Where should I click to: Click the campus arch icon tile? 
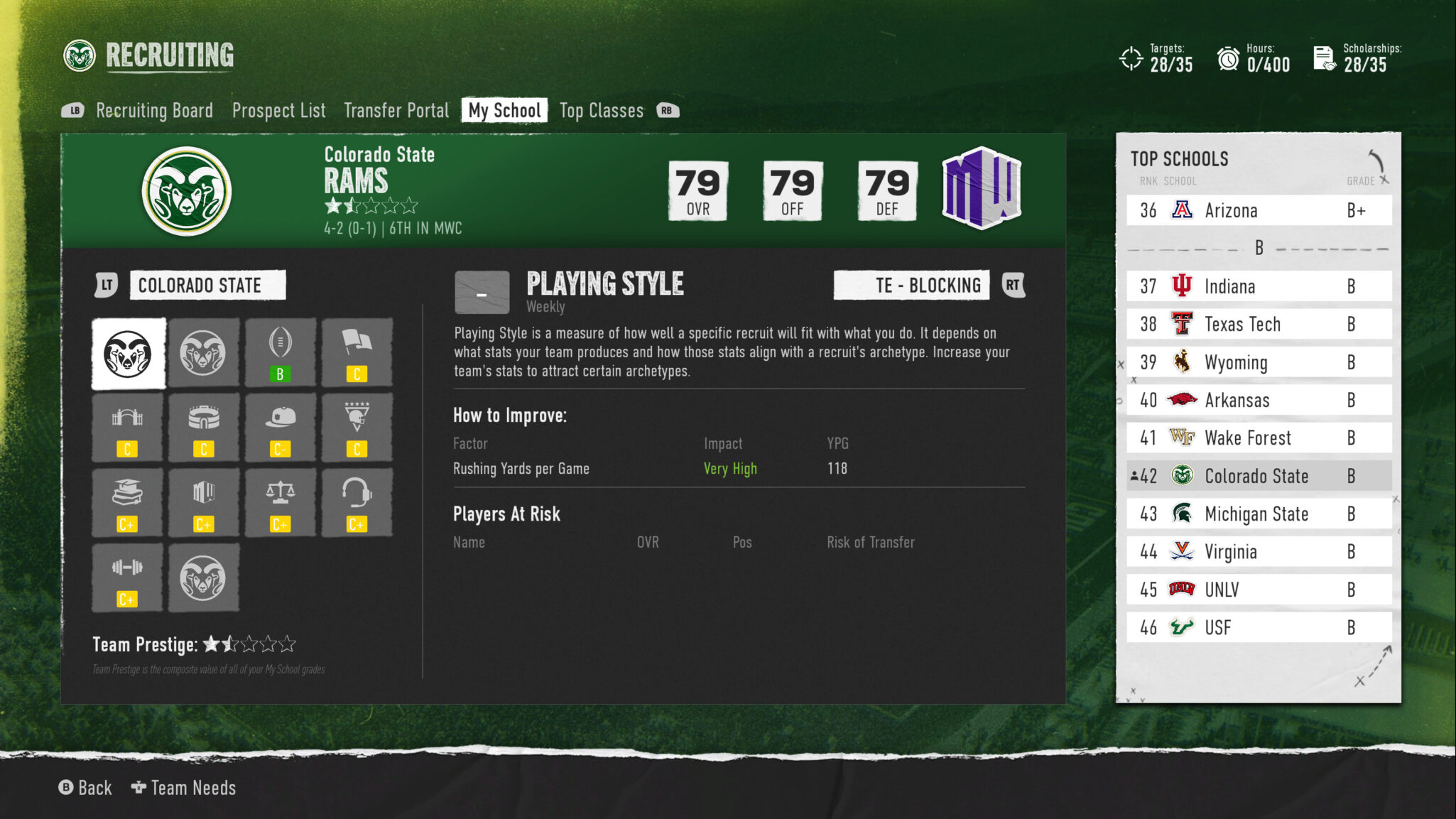pos(127,428)
